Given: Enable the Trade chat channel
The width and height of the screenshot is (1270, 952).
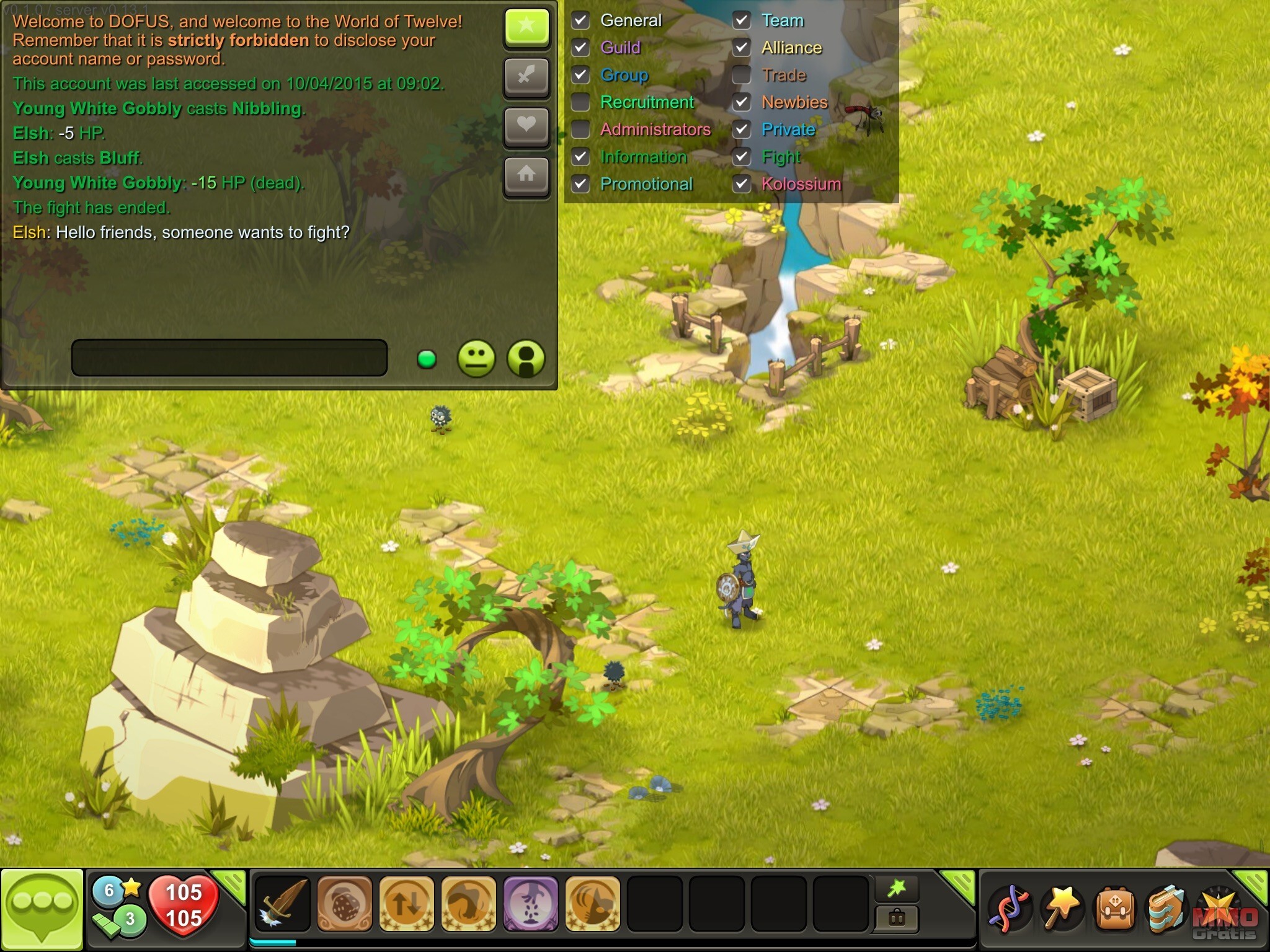Looking at the screenshot, I should pyautogui.click(x=742, y=75).
